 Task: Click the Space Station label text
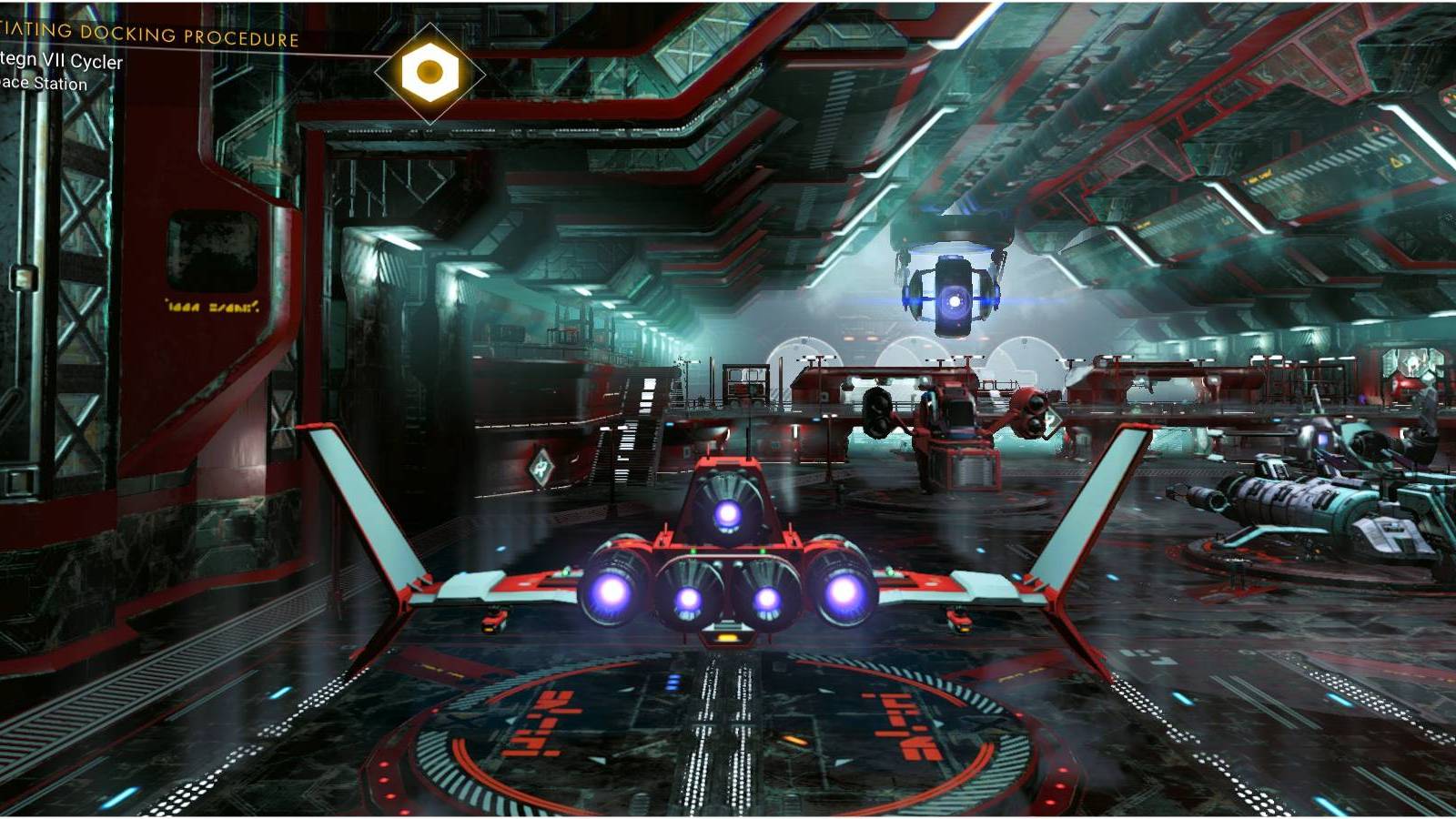pyautogui.click(x=44, y=85)
